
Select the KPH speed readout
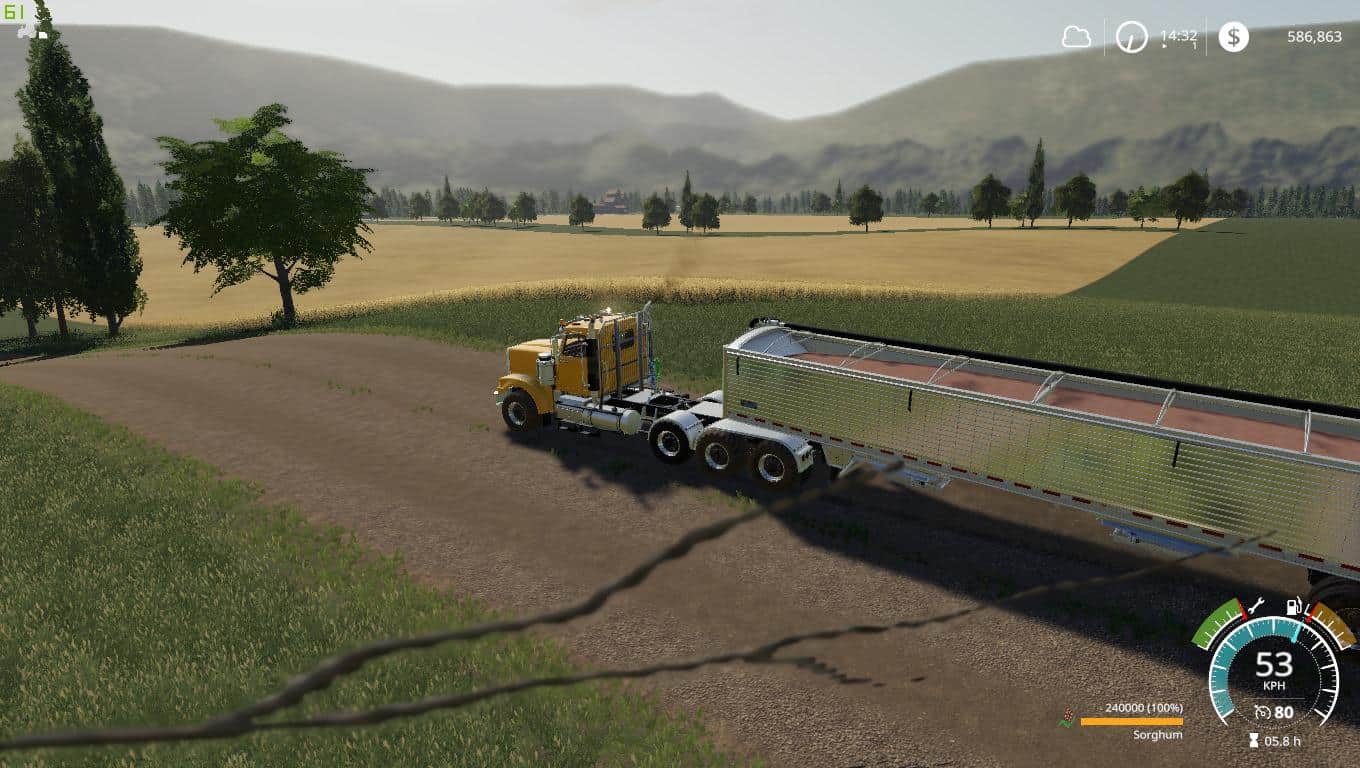pyautogui.click(x=1275, y=684)
